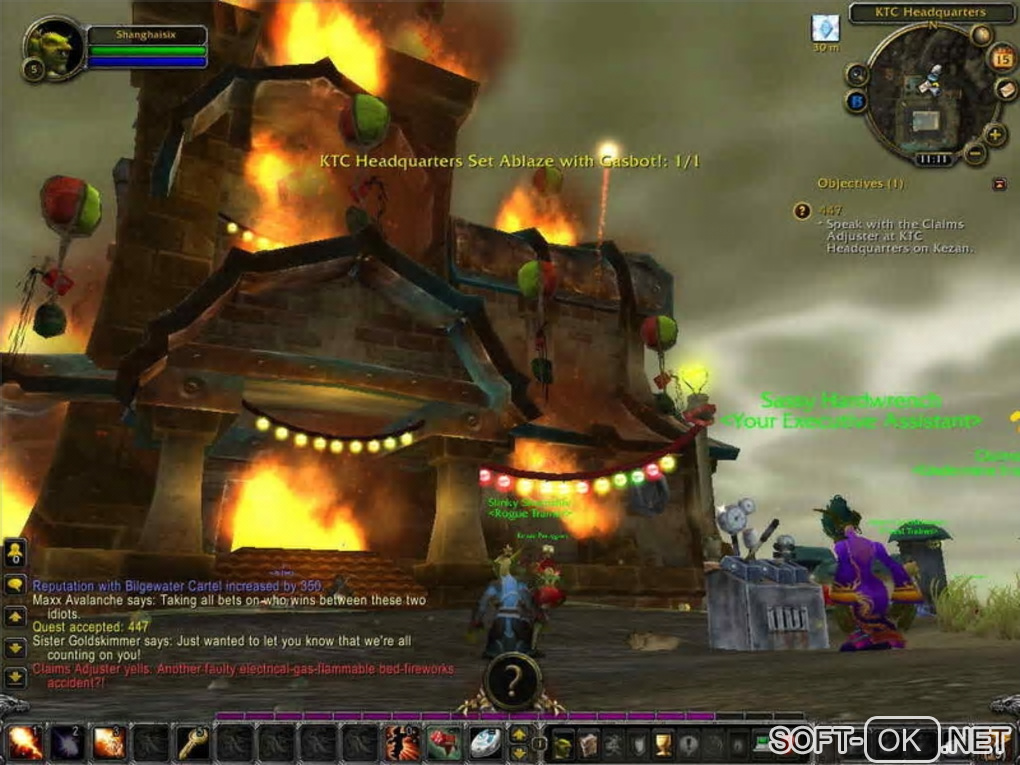
Task: Open the mail envelope icon by minimap
Action: point(1006,90)
